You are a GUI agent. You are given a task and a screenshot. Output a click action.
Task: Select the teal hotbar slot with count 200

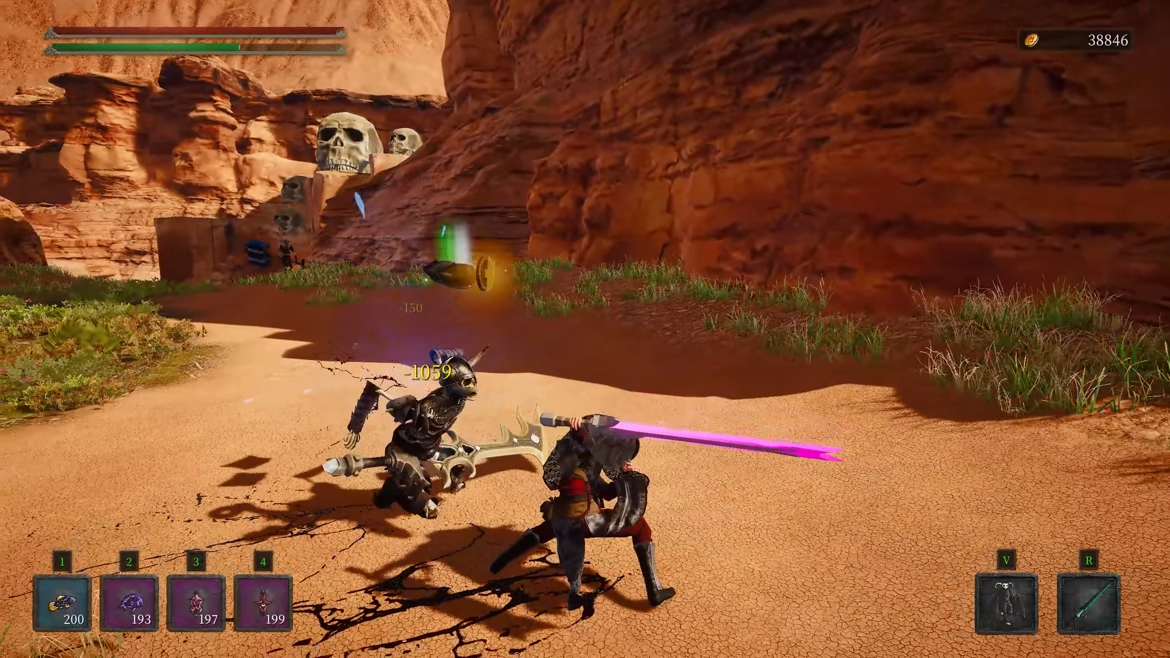(62, 603)
